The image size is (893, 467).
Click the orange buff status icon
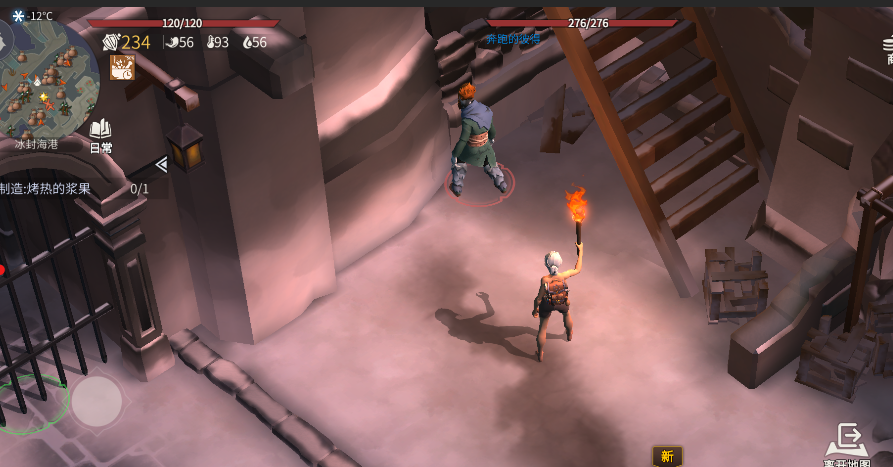tap(122, 67)
